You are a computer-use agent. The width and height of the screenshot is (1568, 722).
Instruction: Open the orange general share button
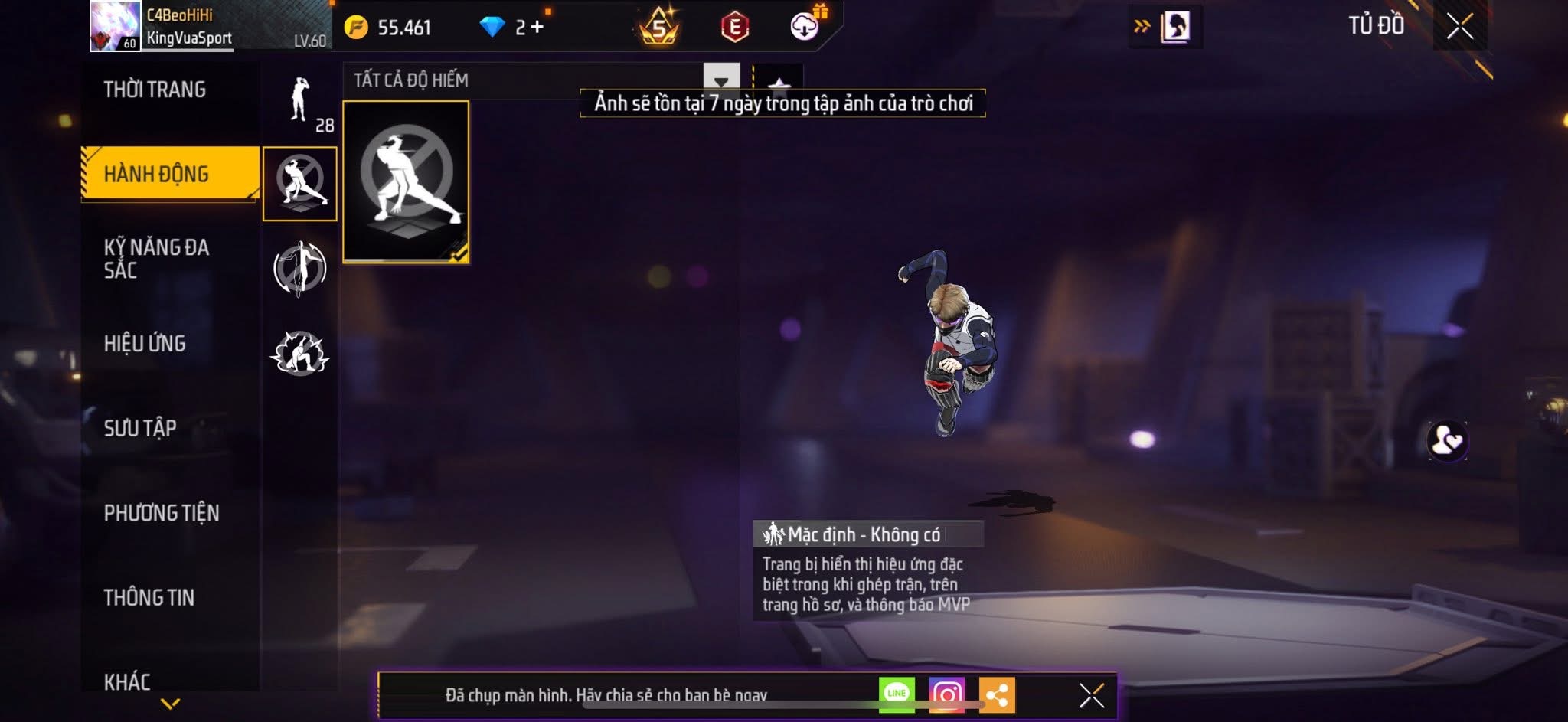point(996,694)
